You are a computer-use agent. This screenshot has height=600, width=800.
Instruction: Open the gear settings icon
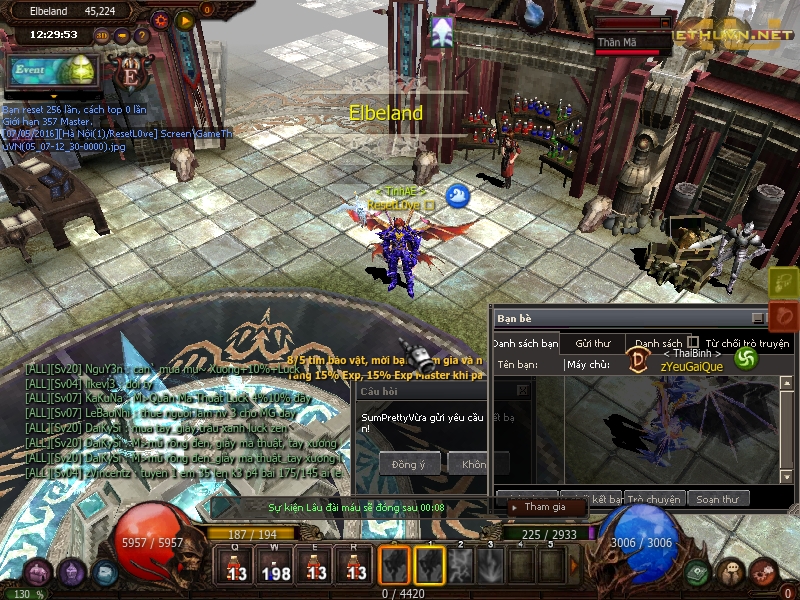click(160, 19)
